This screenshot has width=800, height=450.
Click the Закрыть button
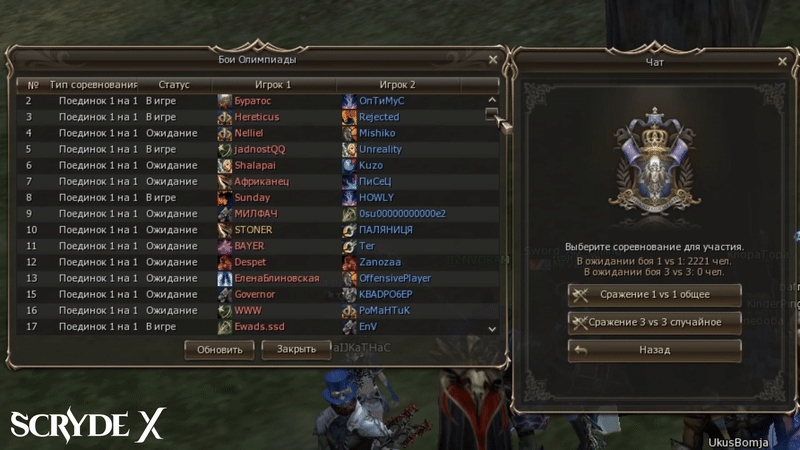click(x=296, y=350)
